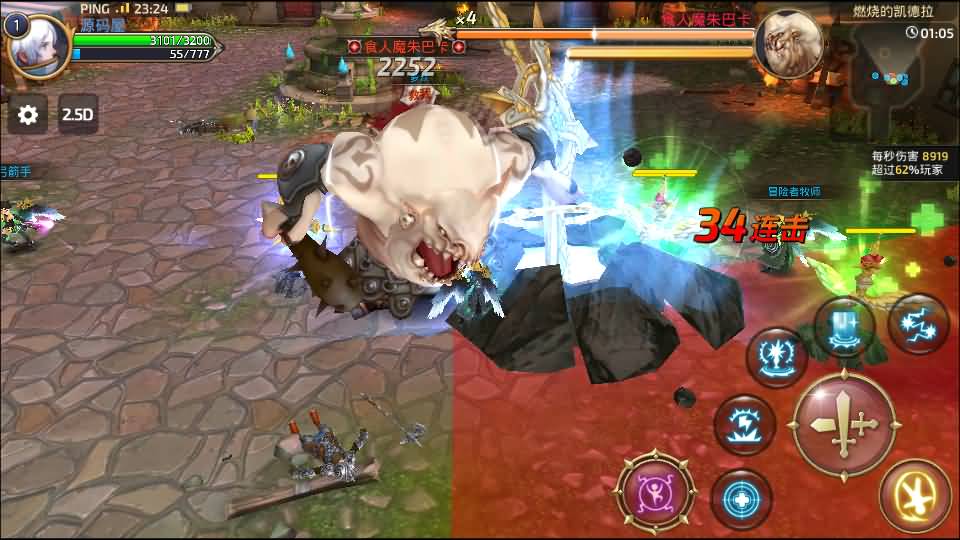Select the ogre boss portrait
This screenshot has height=540, width=960.
point(789,44)
